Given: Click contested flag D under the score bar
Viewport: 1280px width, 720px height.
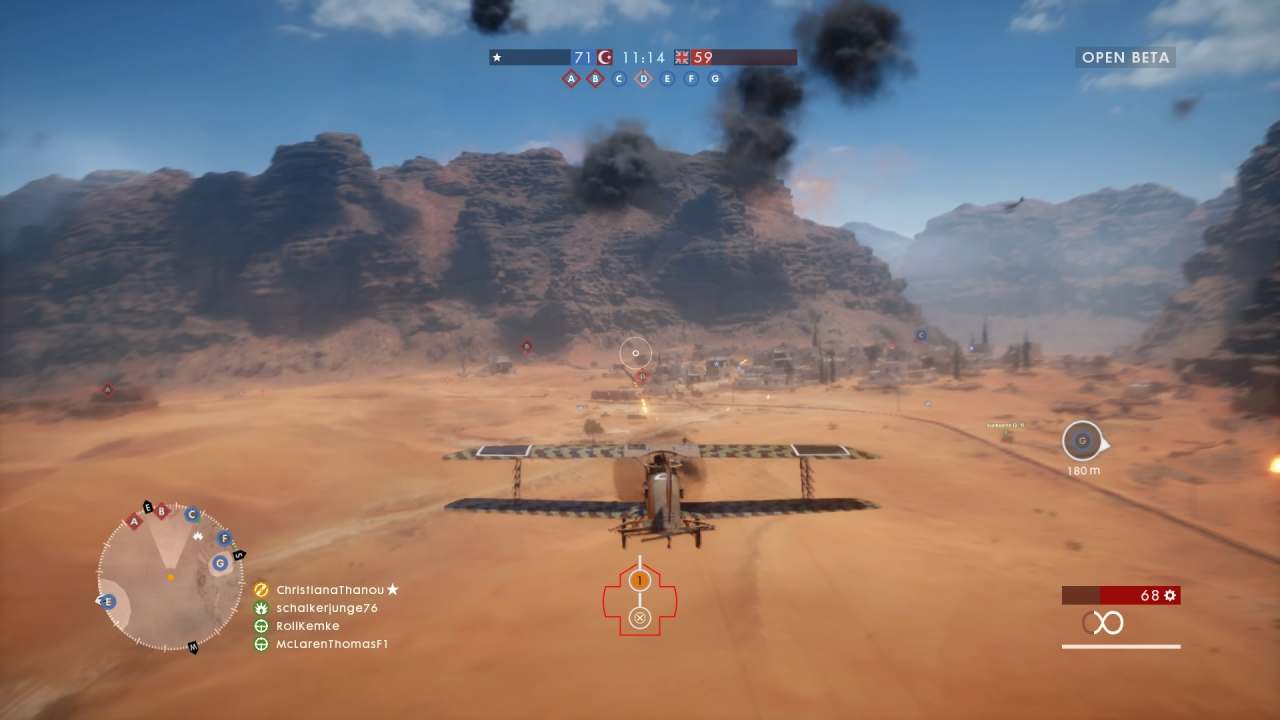Looking at the screenshot, I should [x=643, y=78].
